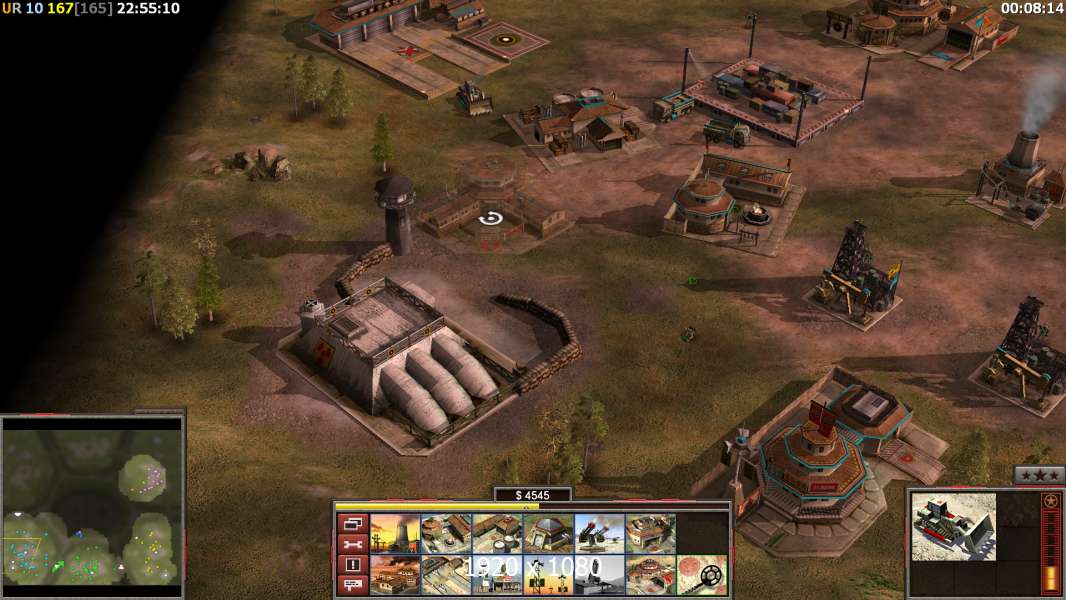Open the three-star general's promotions button
Image resolution: width=1066 pixels, height=600 pixels.
1039,475
